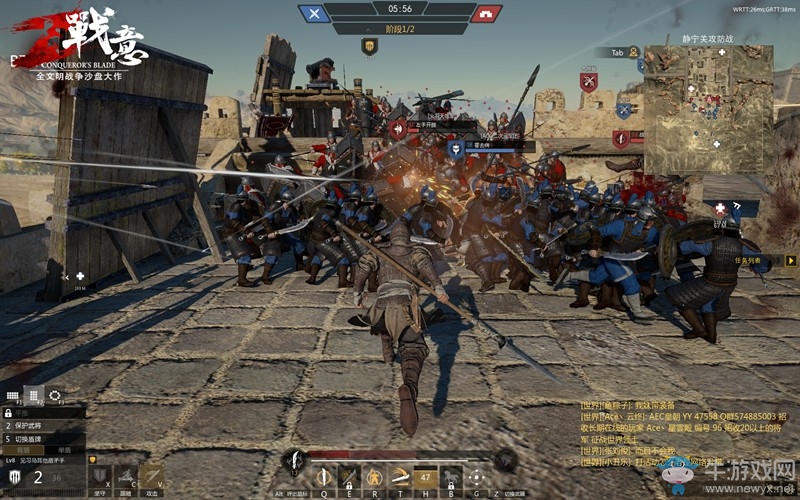The width and height of the screenshot is (800, 500).
Task: Activate the attack unit command
Action: (x=152, y=476)
